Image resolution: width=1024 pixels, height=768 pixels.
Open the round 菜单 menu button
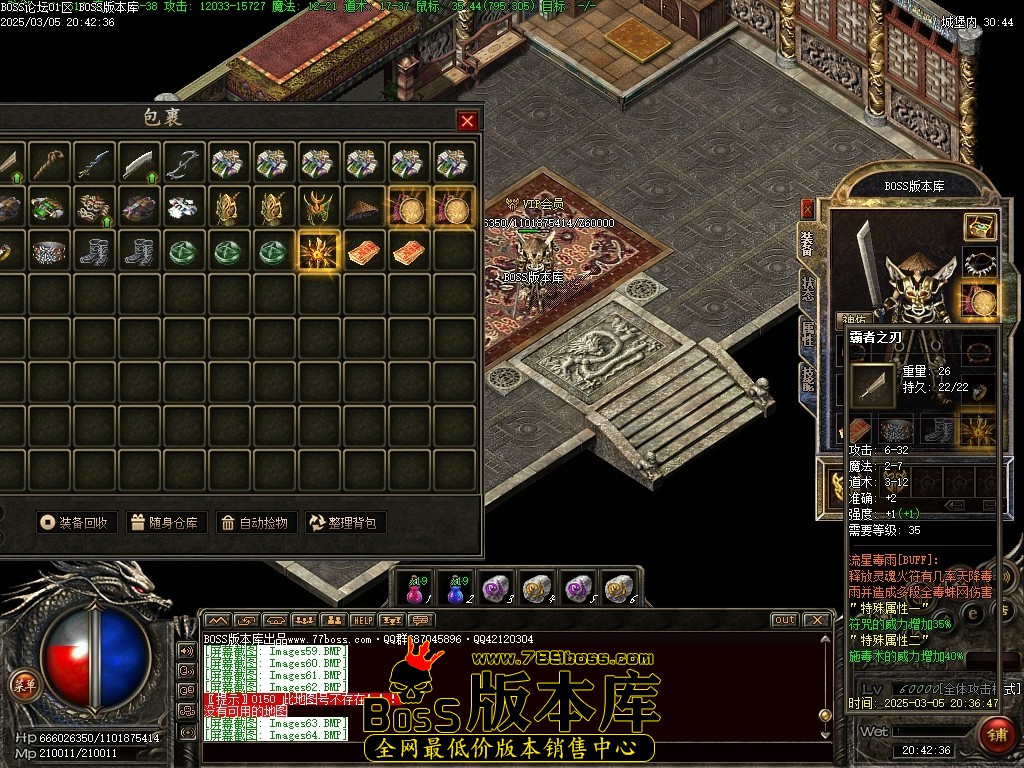pyautogui.click(x=21, y=684)
